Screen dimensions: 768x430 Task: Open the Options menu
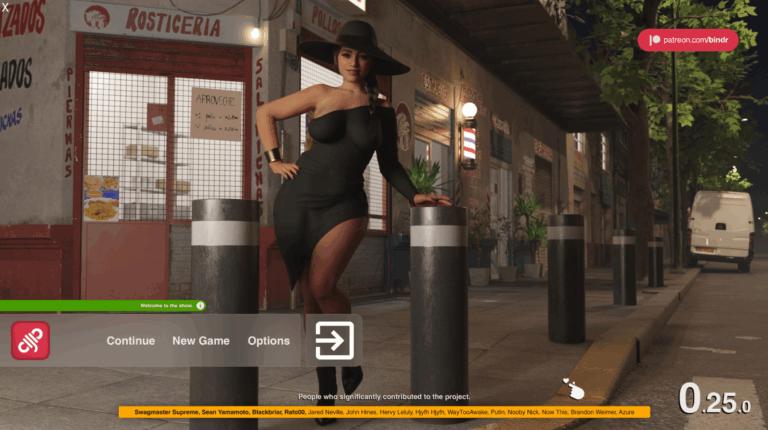(269, 341)
